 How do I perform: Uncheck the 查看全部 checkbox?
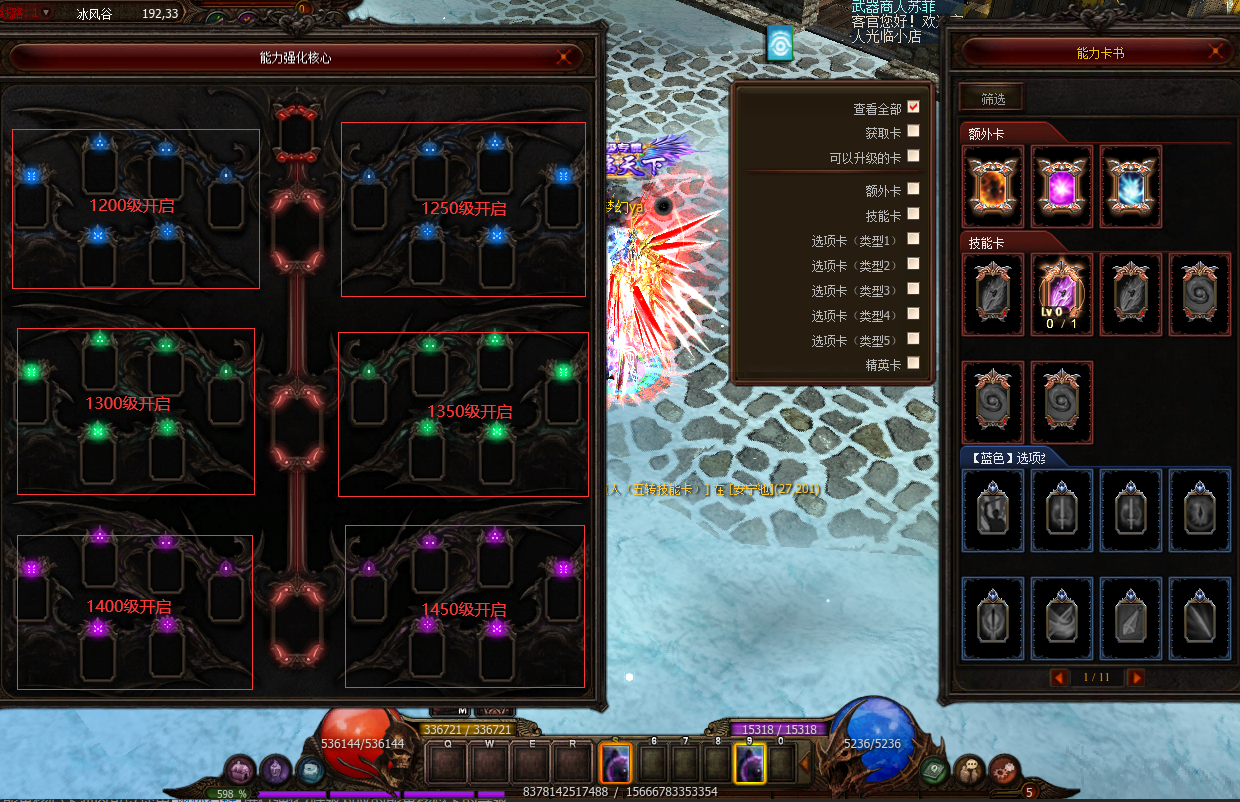tap(913, 107)
